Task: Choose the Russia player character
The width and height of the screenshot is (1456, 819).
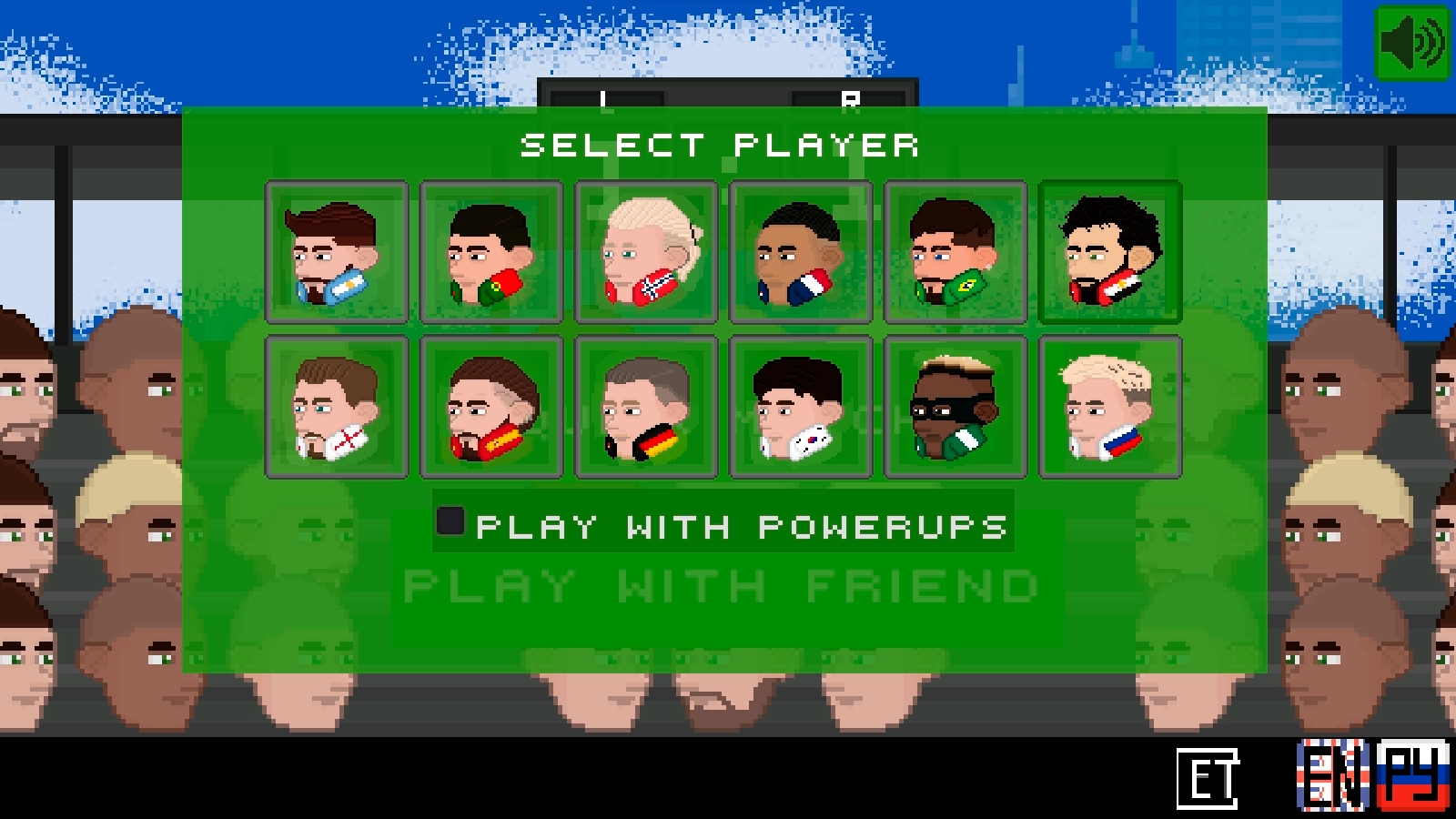Action: pyautogui.click(x=1108, y=407)
